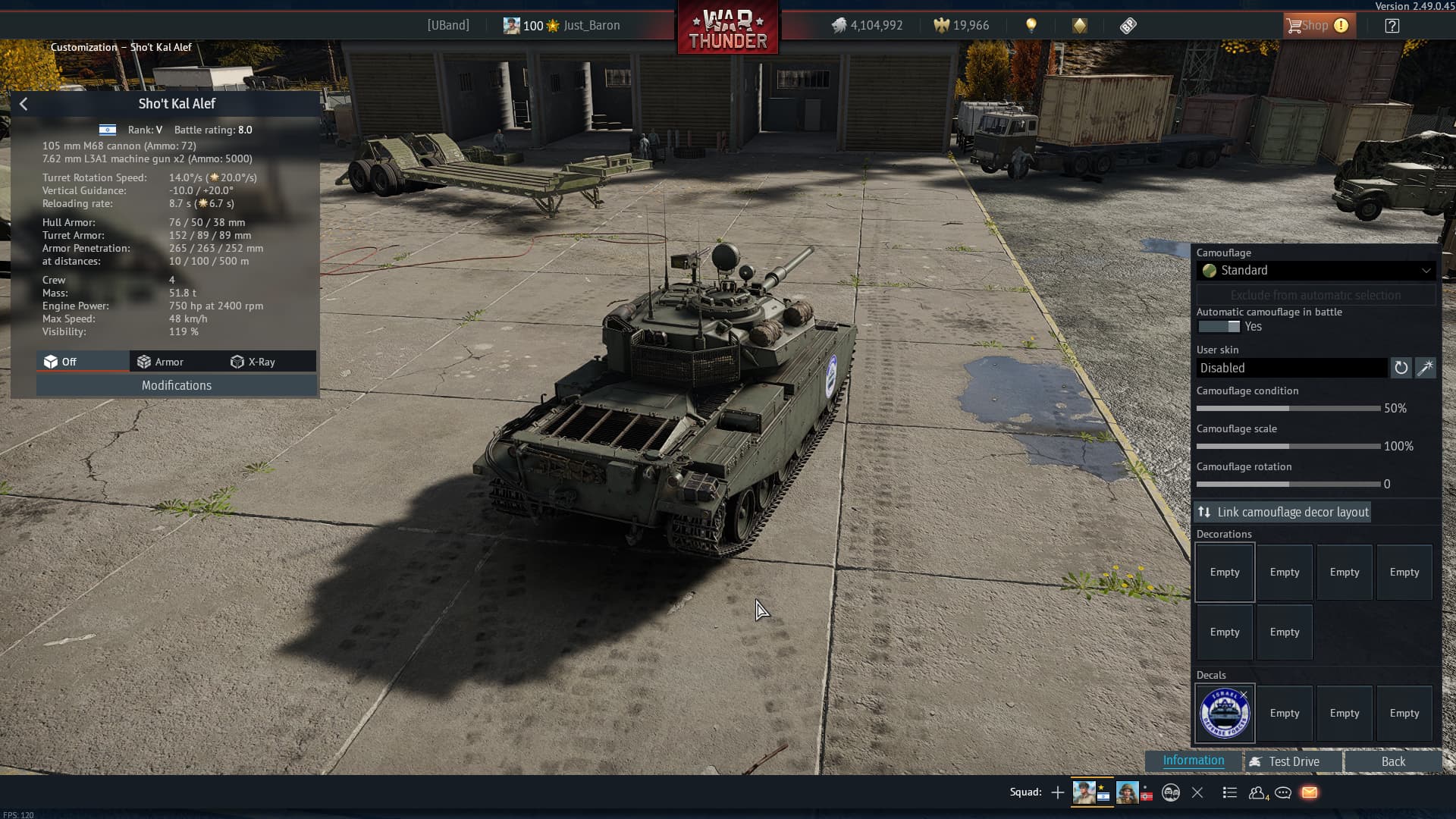Enable X-Ray view mode
Image resolution: width=1456 pixels, height=819 pixels.
coord(253,362)
